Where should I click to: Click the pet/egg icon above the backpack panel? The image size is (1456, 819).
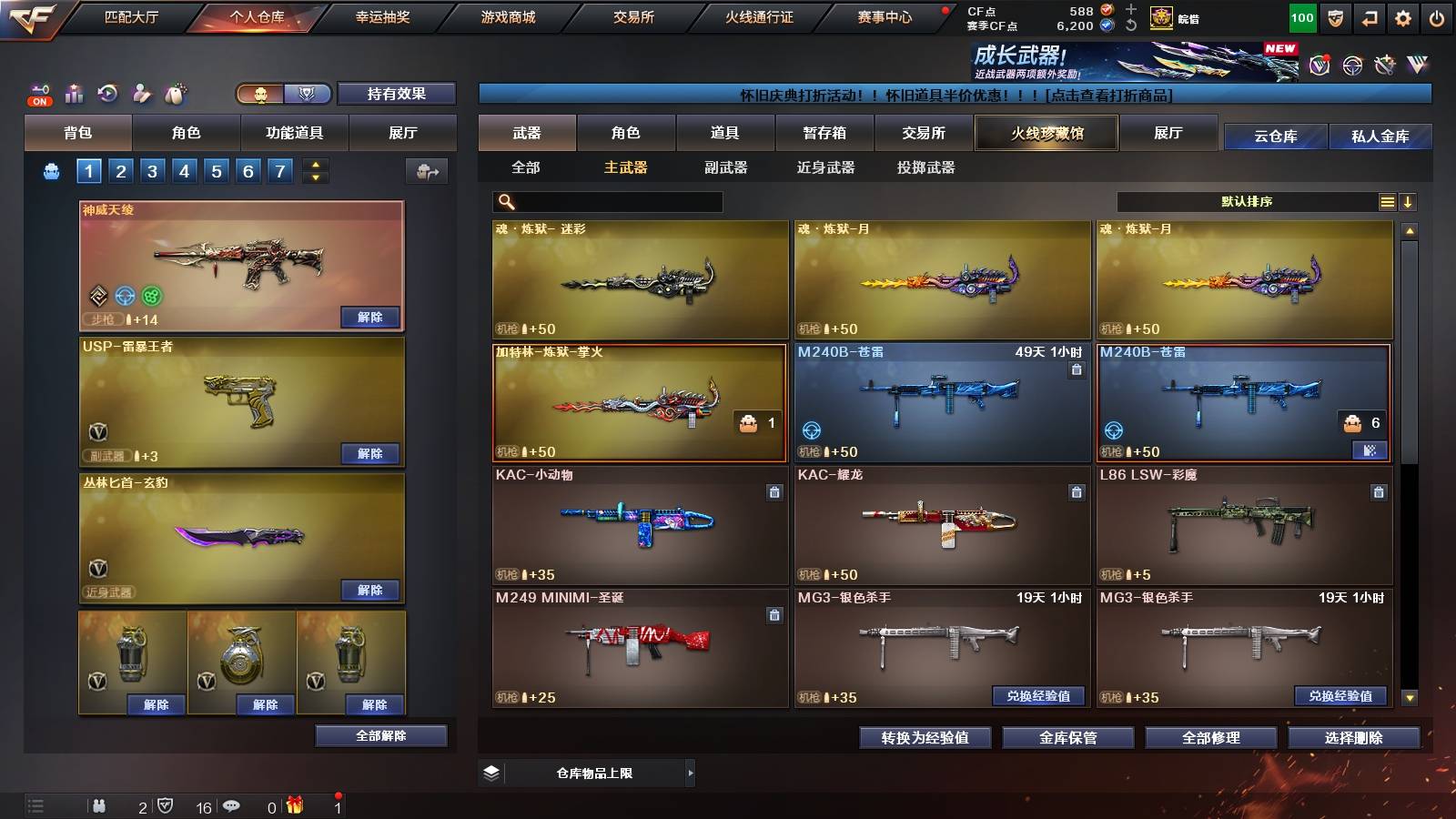[x=177, y=91]
